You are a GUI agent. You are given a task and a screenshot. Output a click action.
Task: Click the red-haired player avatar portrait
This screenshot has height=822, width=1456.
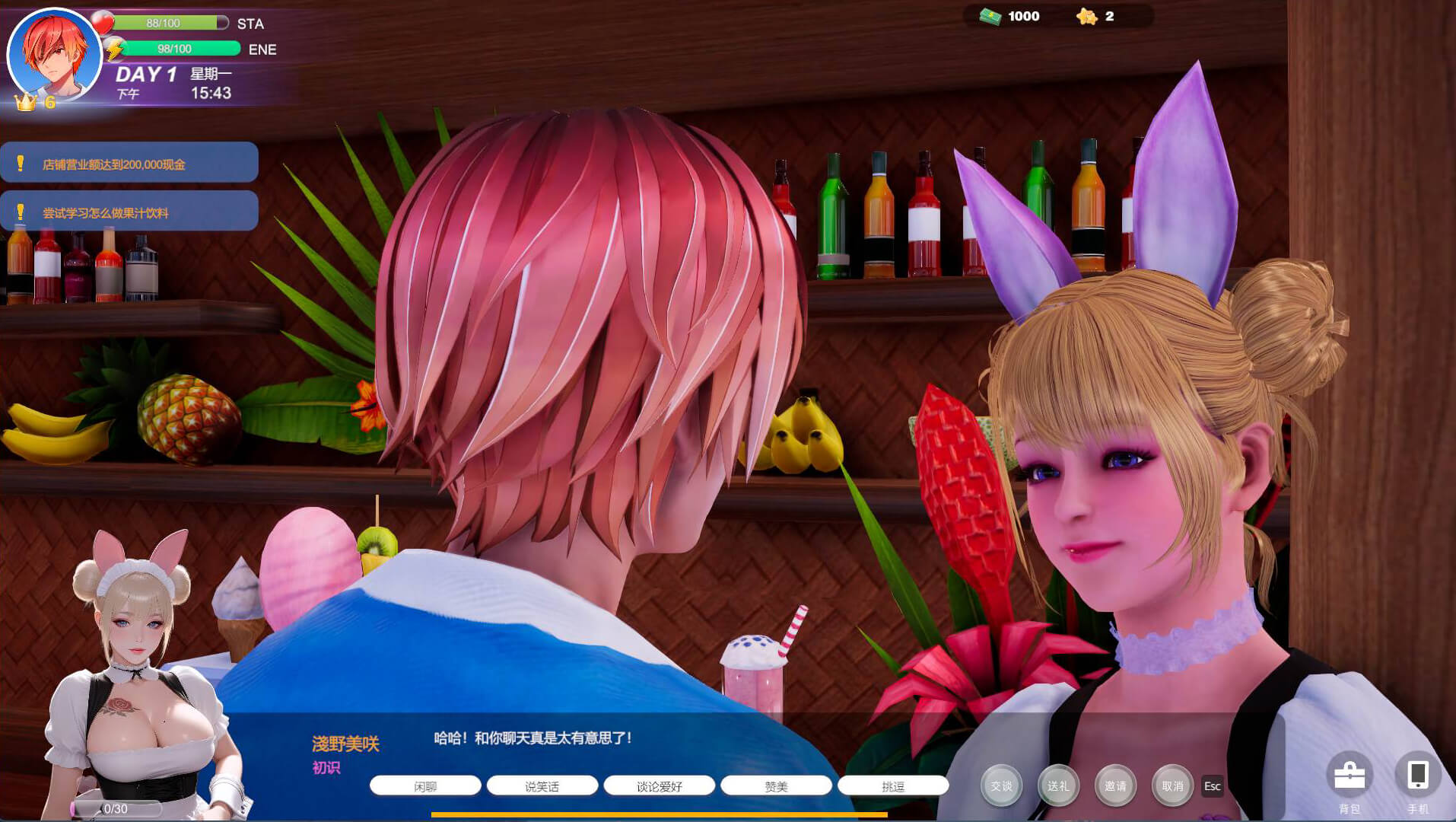(x=55, y=55)
